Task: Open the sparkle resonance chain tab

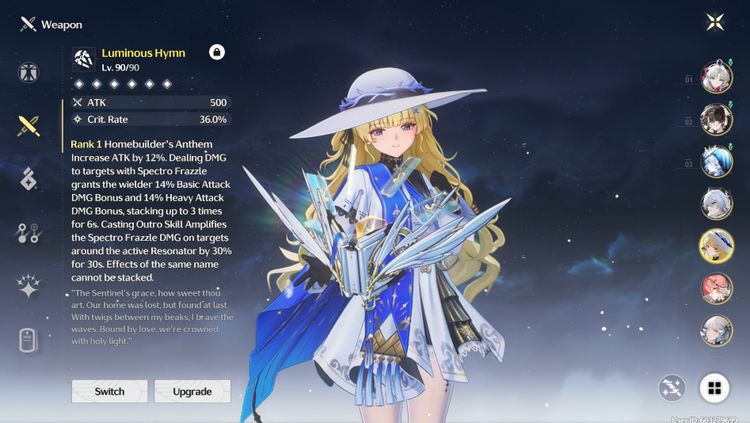Action: tap(28, 286)
